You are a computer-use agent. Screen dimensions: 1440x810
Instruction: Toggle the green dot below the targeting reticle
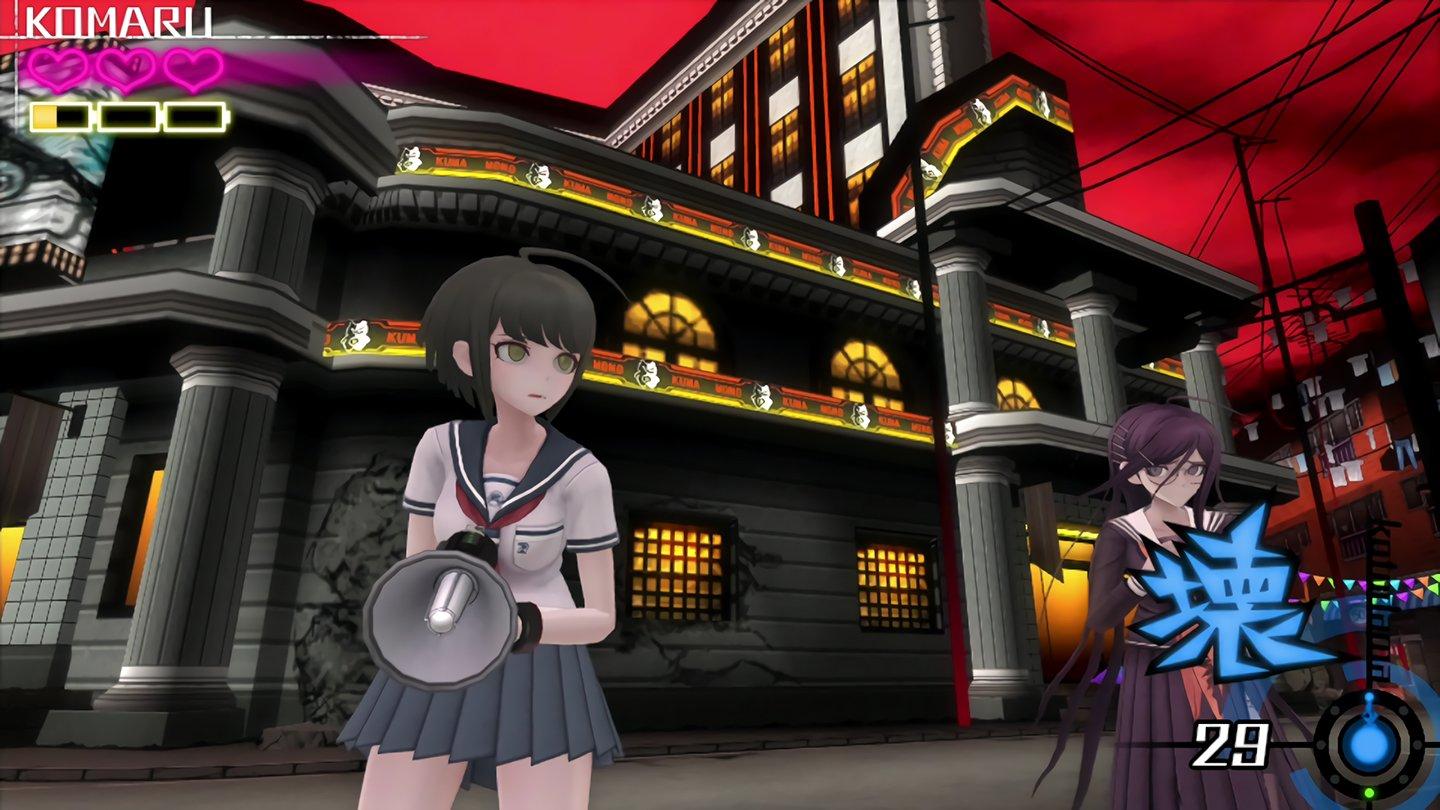(x=1370, y=791)
